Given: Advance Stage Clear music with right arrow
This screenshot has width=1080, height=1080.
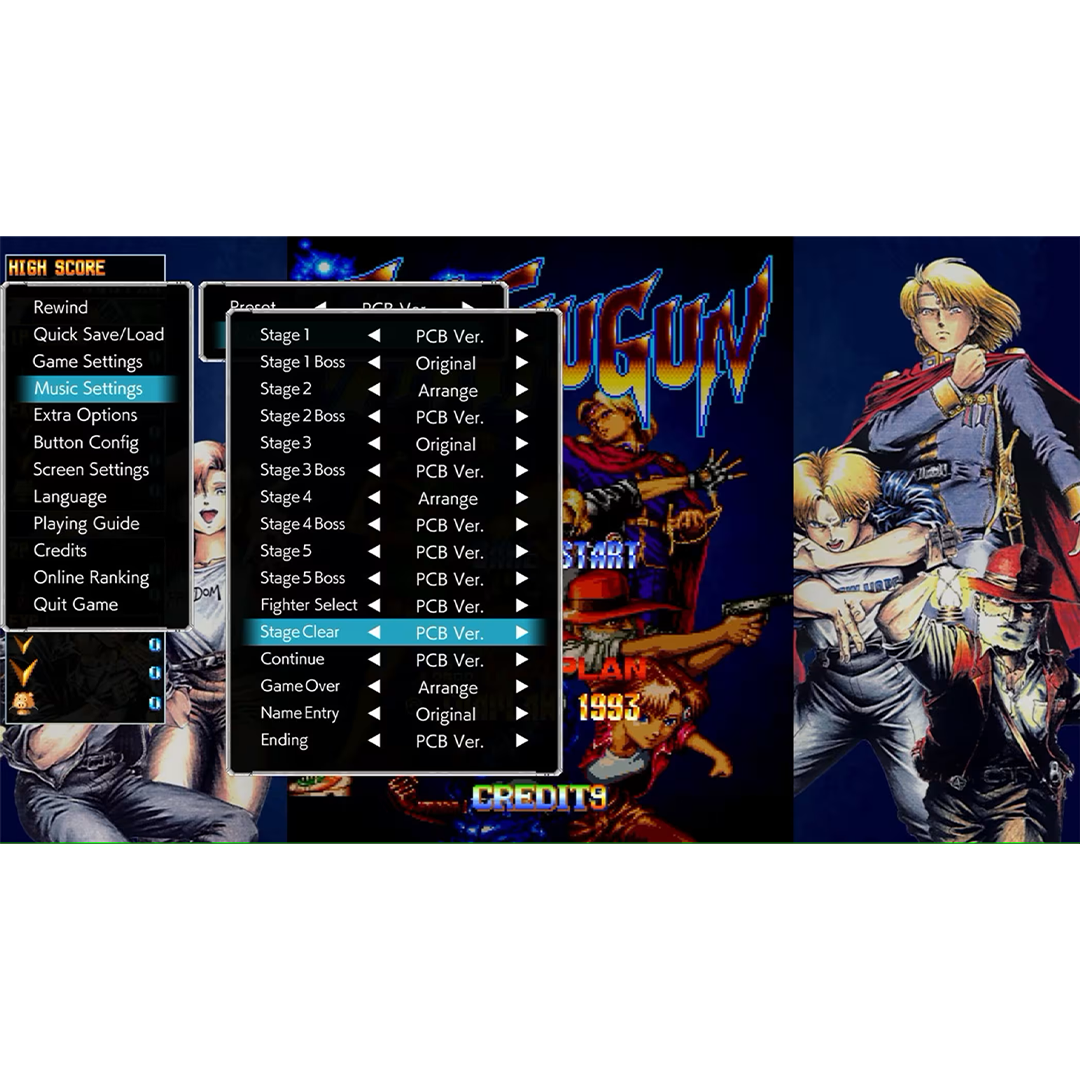Looking at the screenshot, I should [522, 633].
